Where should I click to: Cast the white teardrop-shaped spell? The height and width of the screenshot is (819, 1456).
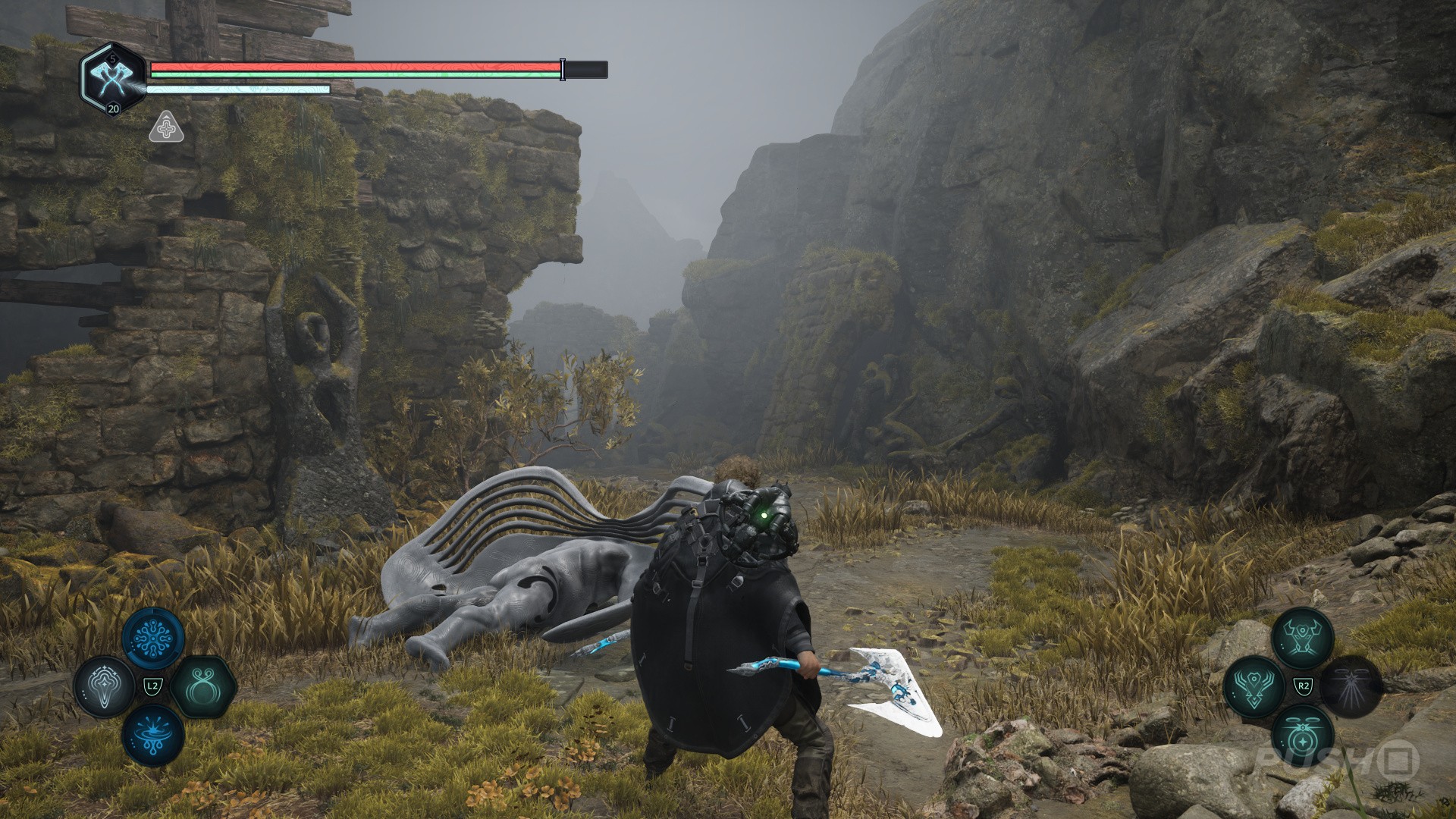[x=105, y=687]
